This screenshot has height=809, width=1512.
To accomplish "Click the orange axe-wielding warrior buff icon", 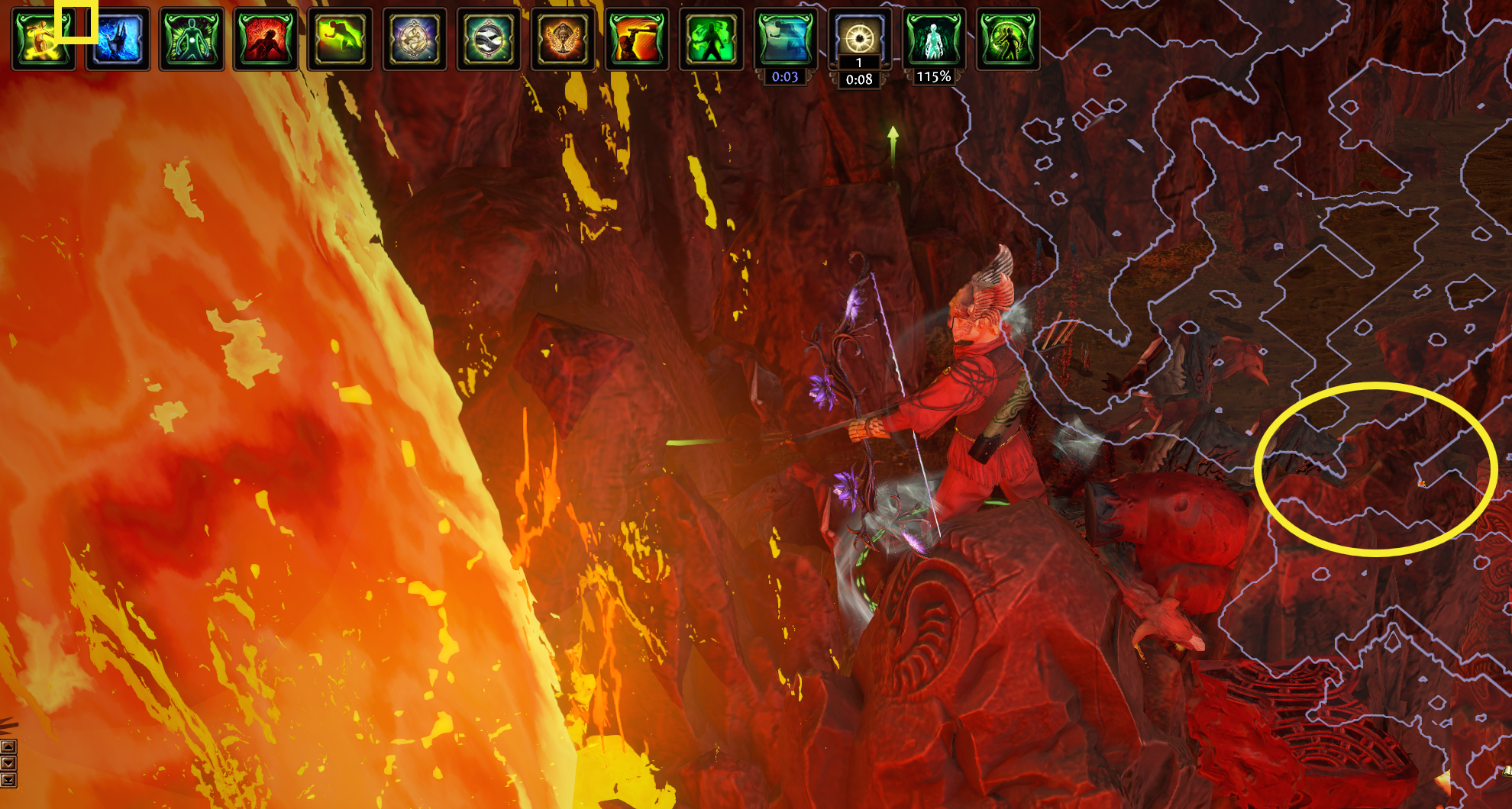I will point(637,39).
